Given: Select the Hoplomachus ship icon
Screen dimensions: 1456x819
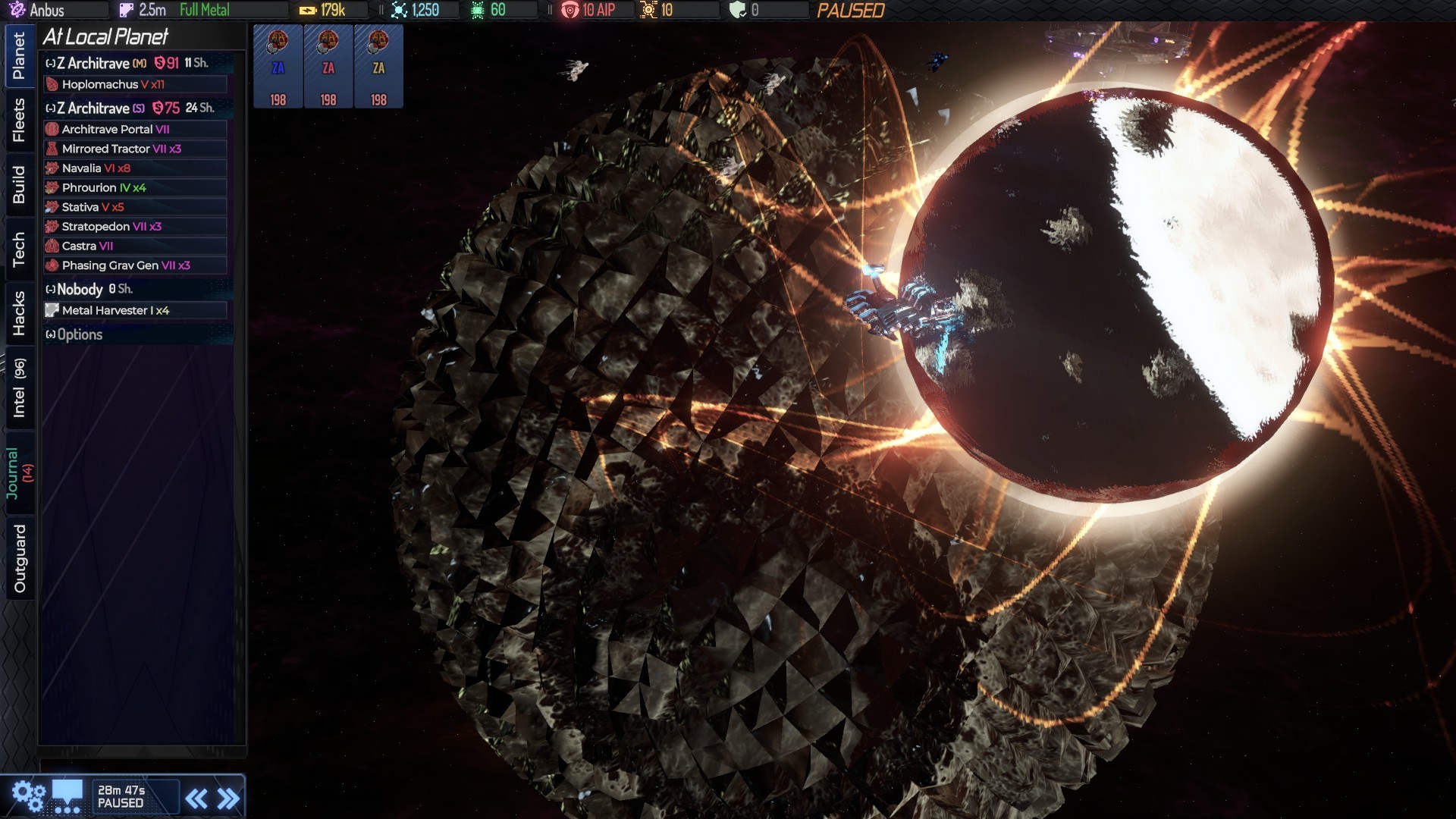Looking at the screenshot, I should tap(53, 84).
